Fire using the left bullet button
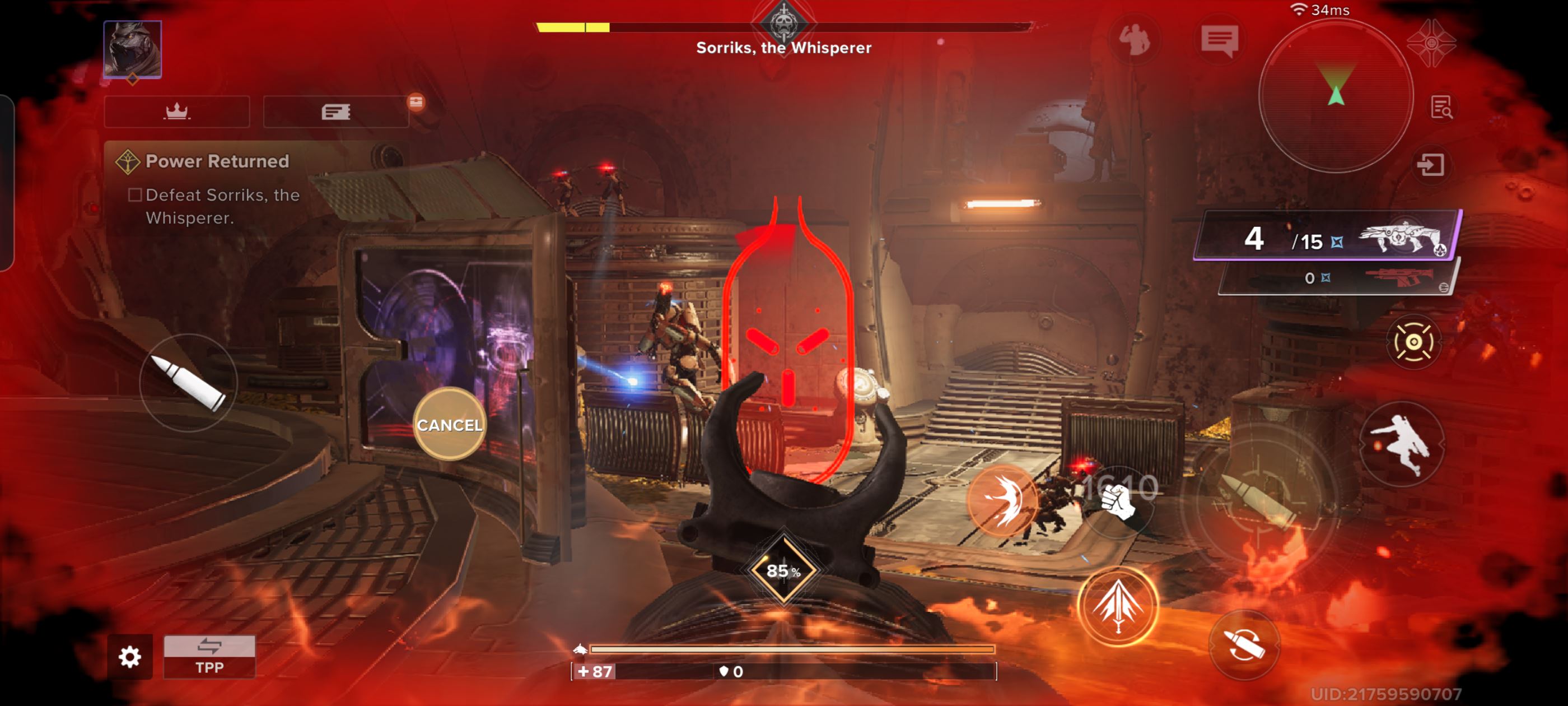Viewport: 1568px width, 706px height. point(188,383)
